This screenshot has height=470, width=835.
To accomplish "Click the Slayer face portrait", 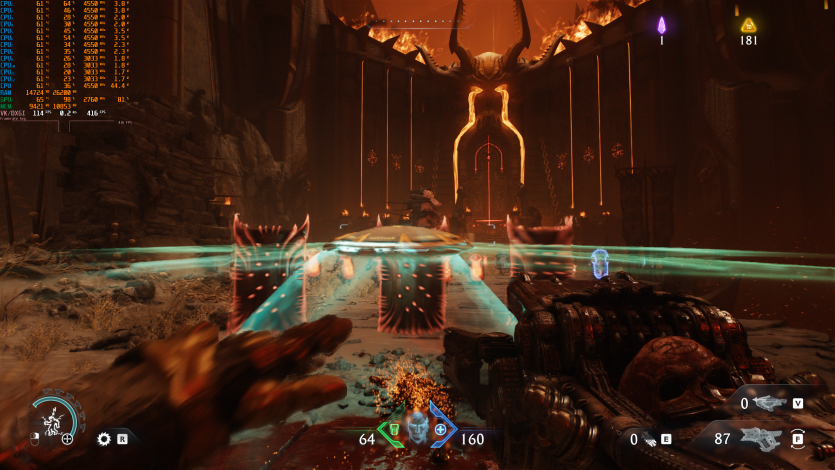I will 416,428.
